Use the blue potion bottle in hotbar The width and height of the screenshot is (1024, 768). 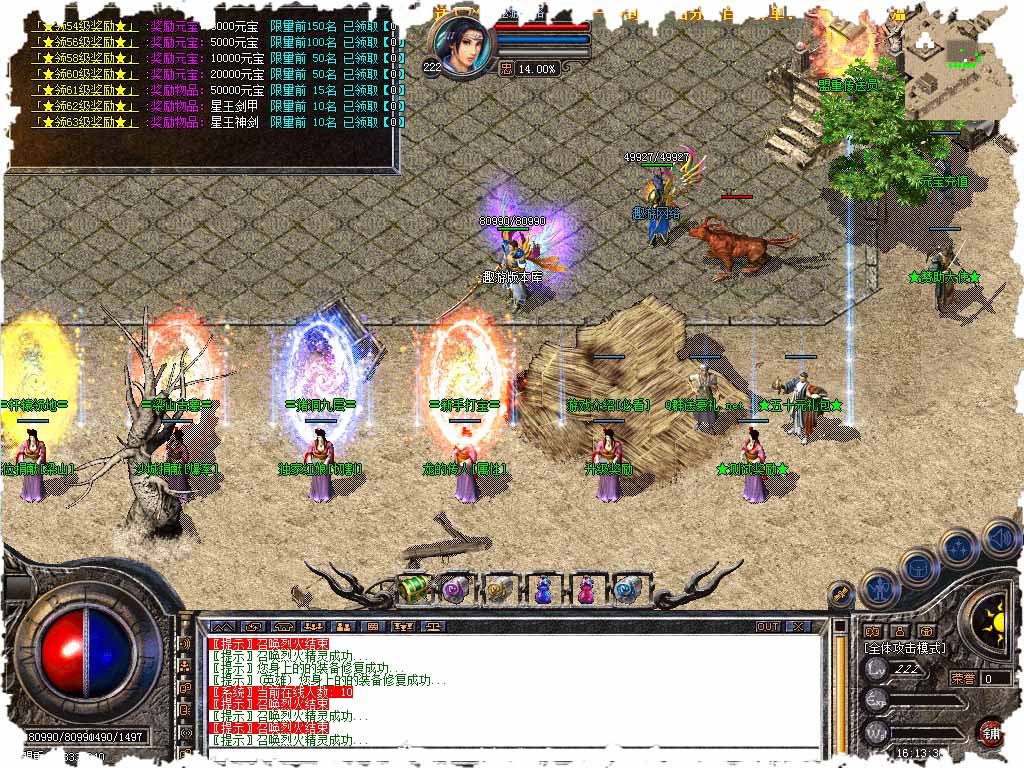click(x=542, y=589)
